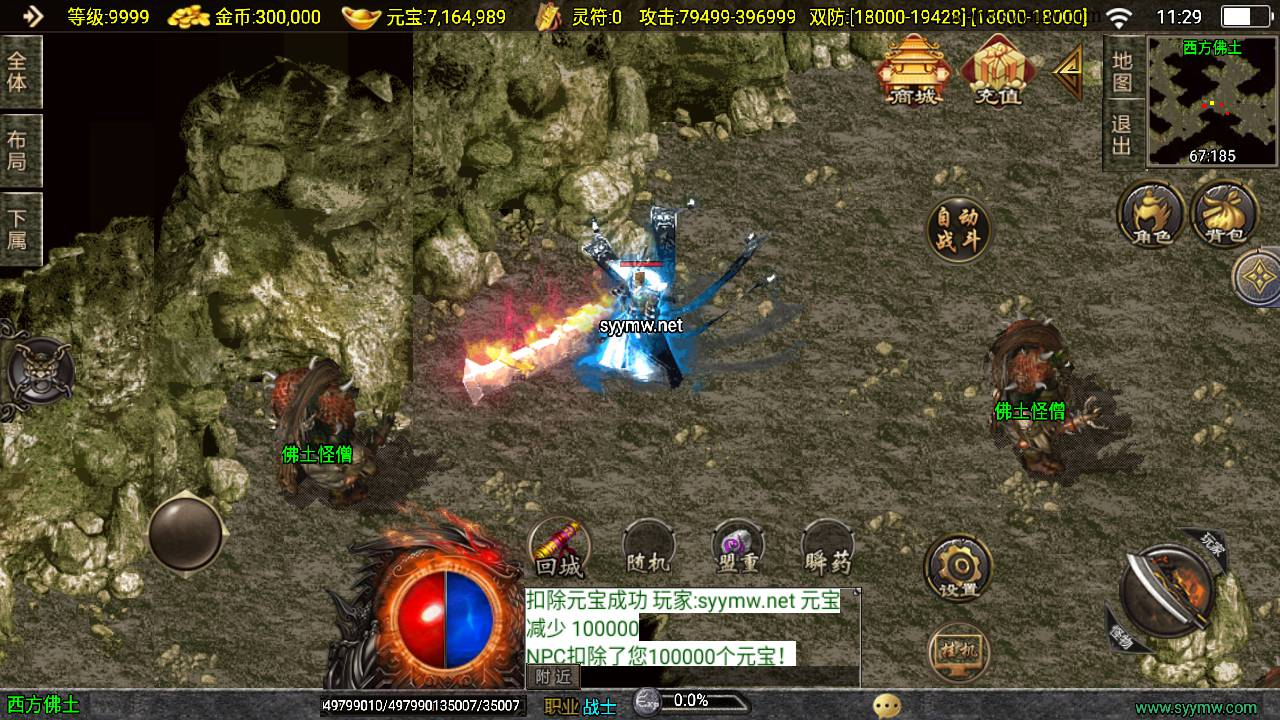Image resolution: width=1280 pixels, height=720 pixels.
Task: Use the 随机 random teleport slot
Action: pyautogui.click(x=648, y=549)
